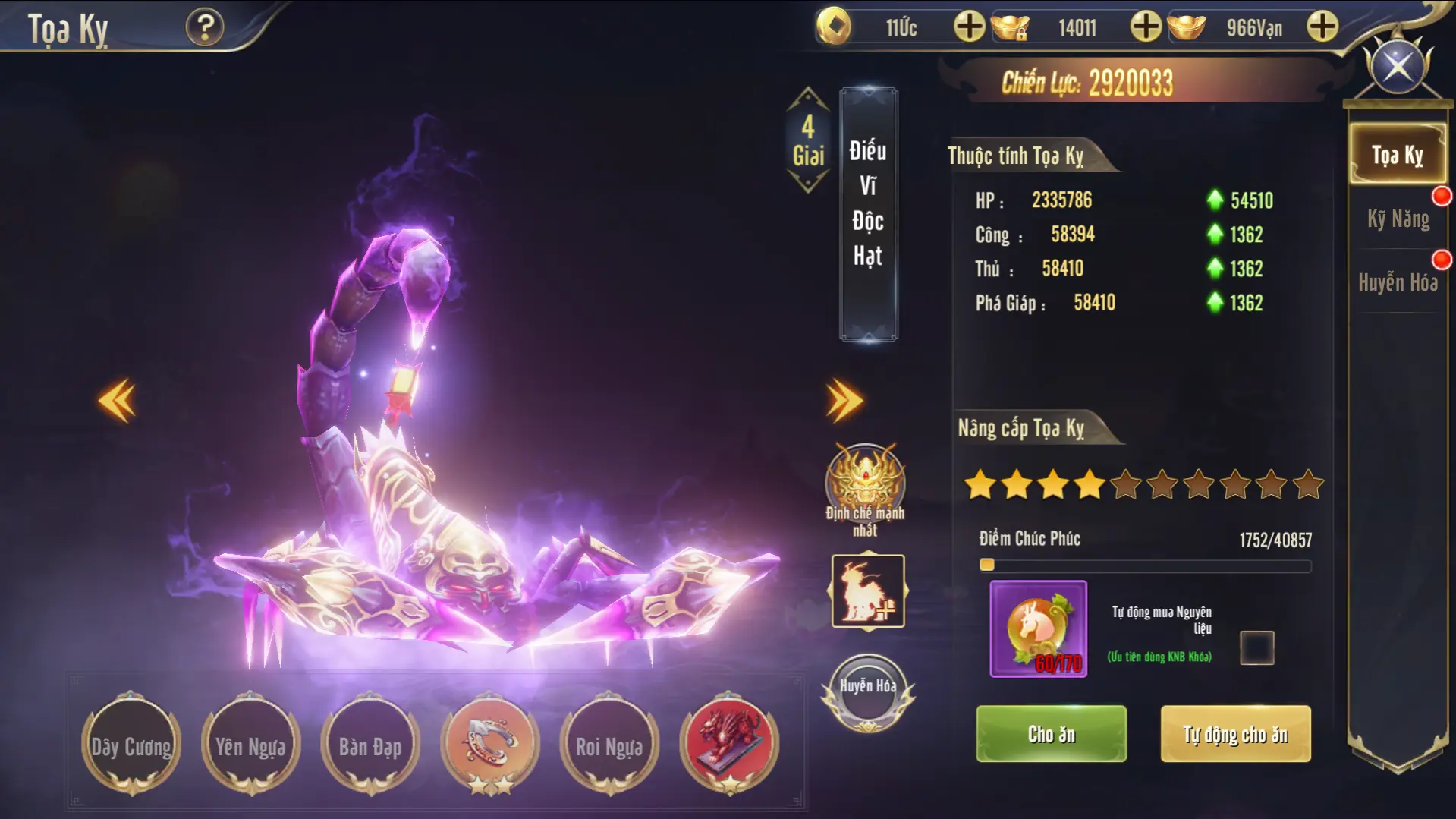Close the Tọa Kỵ mount screen
Image resolution: width=1456 pixels, height=819 pixels.
coord(1398,67)
